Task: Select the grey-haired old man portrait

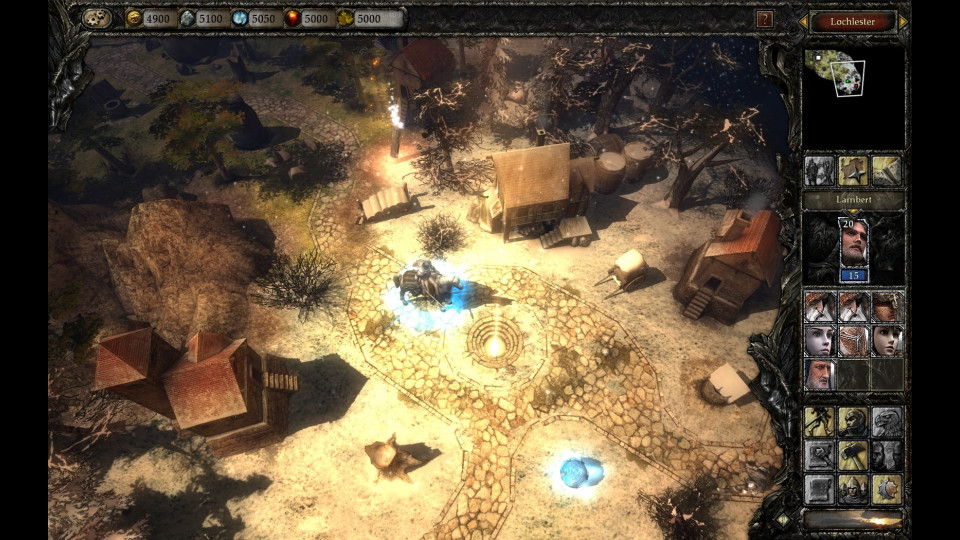Action: pyautogui.click(x=820, y=373)
